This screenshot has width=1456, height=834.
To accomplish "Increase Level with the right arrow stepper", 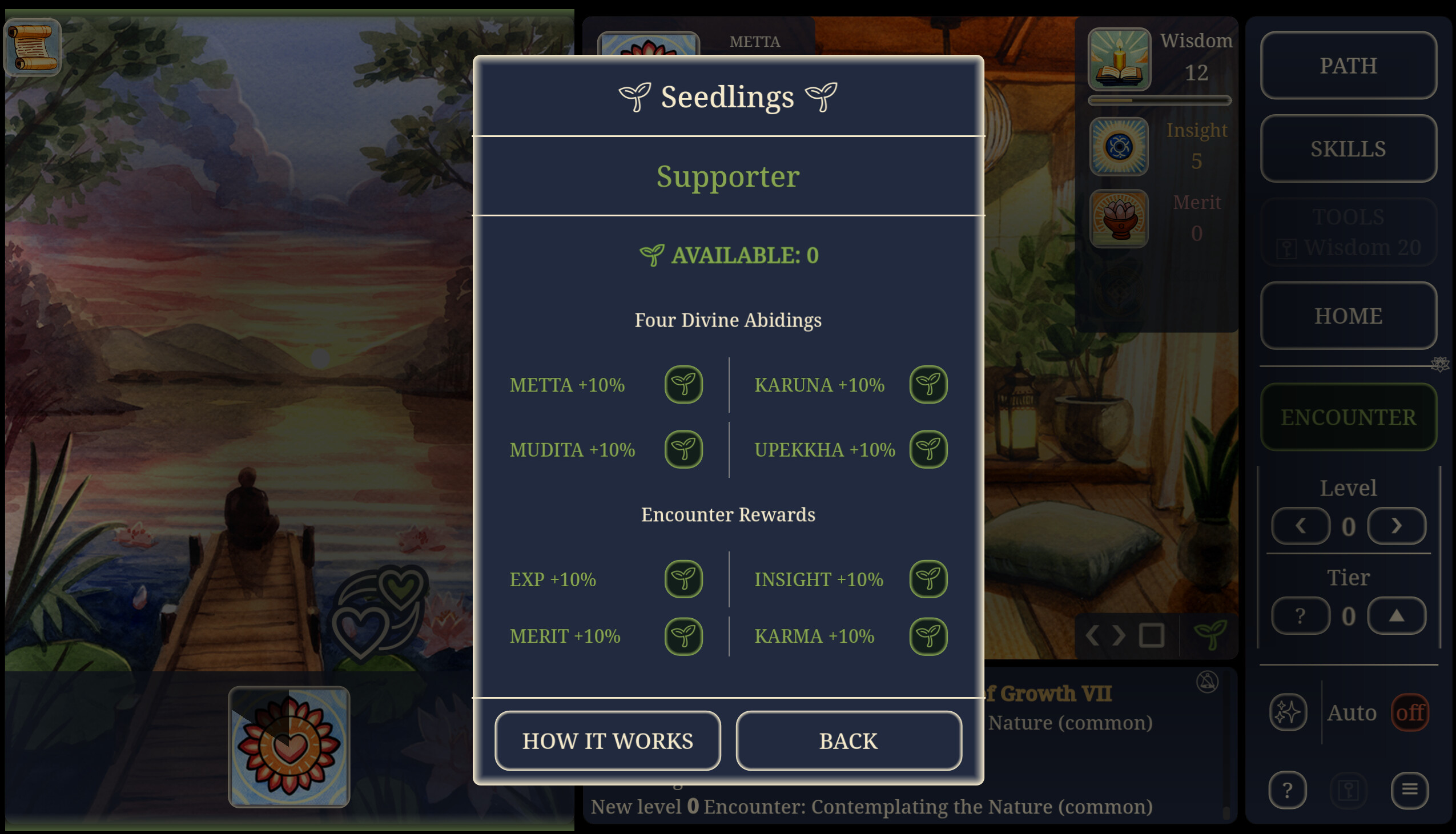I will (1397, 525).
